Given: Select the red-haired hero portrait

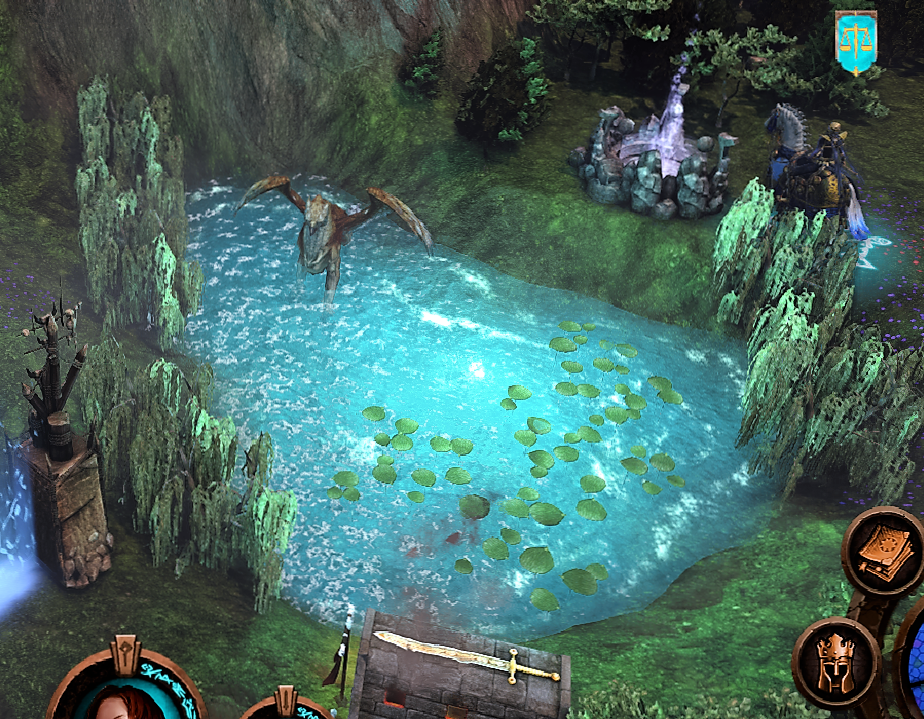Looking at the screenshot, I should (x=125, y=698).
